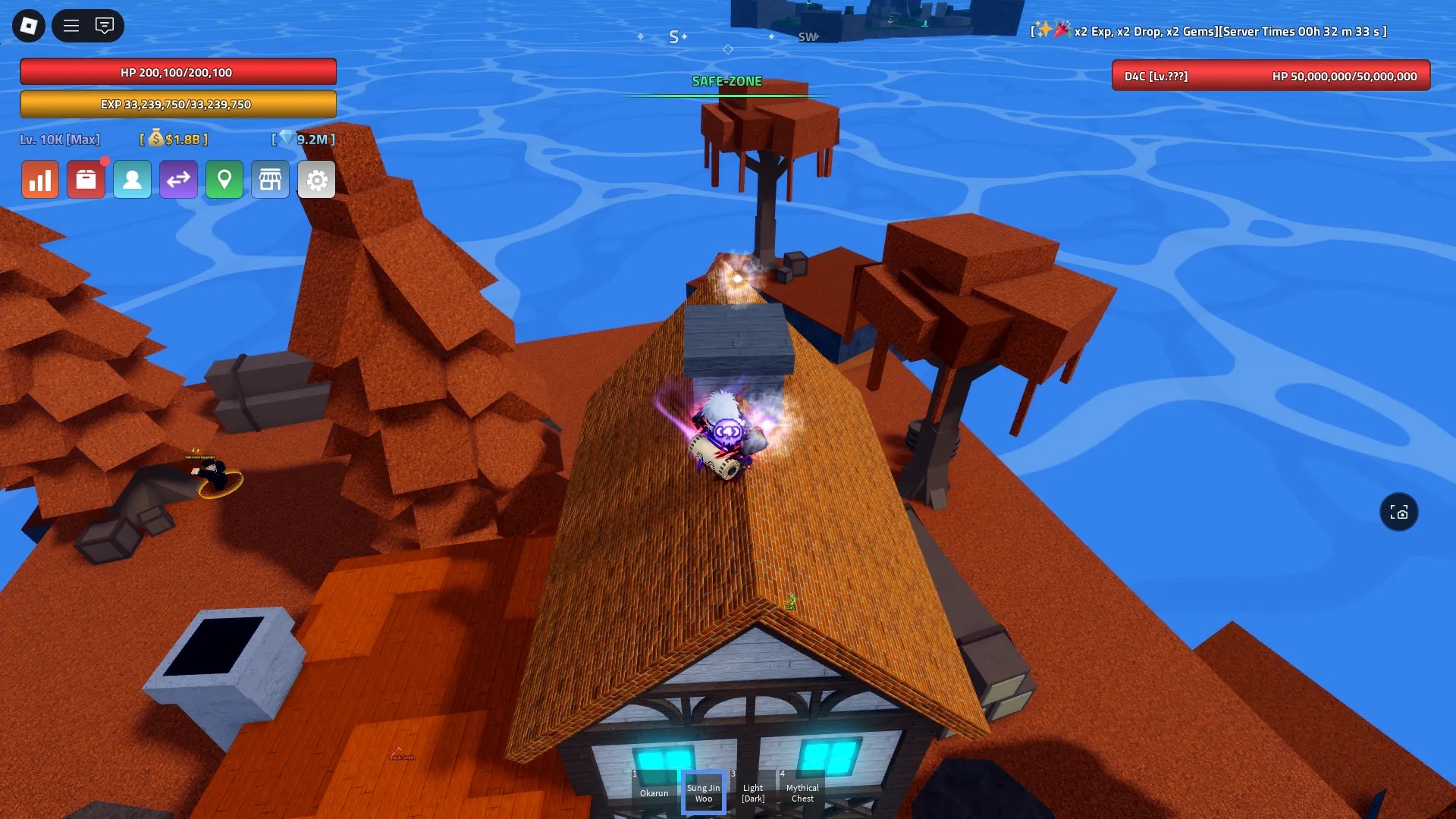Click the gem icon beside 9.2M
The image size is (1456, 819).
[288, 140]
